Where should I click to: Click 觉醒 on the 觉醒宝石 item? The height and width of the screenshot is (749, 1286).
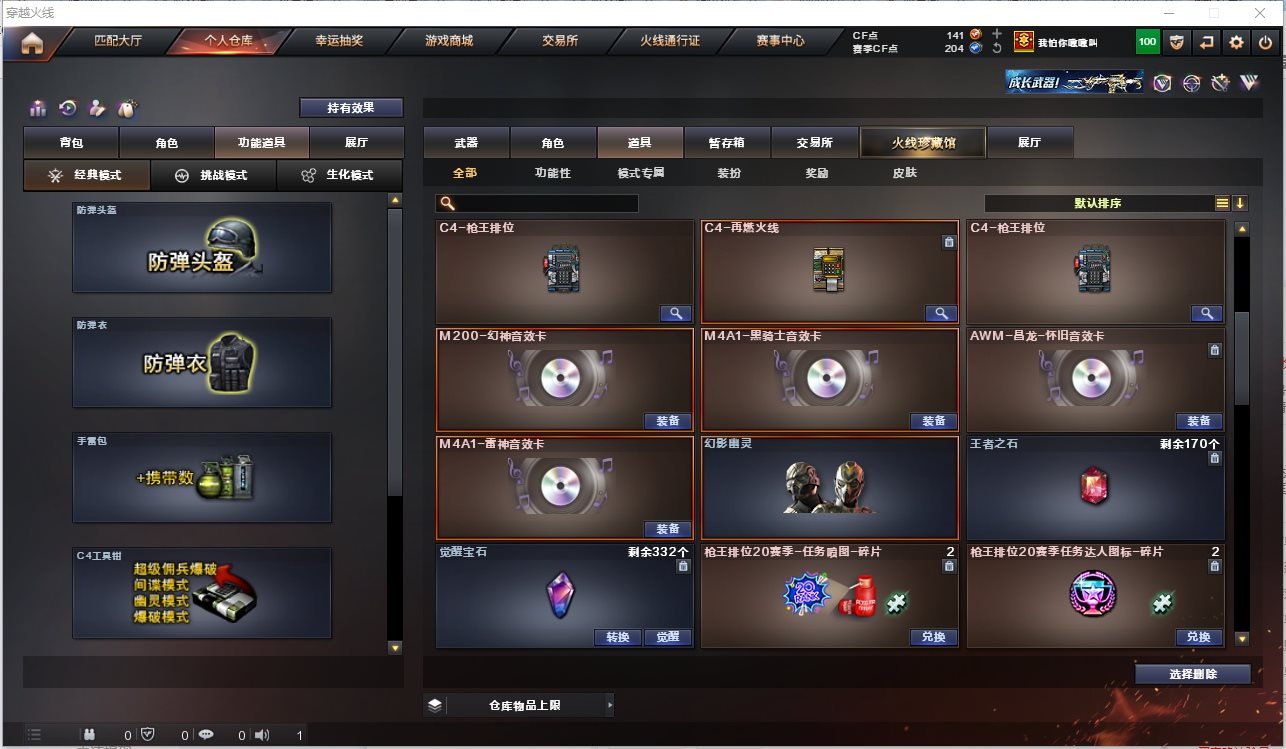click(667, 637)
